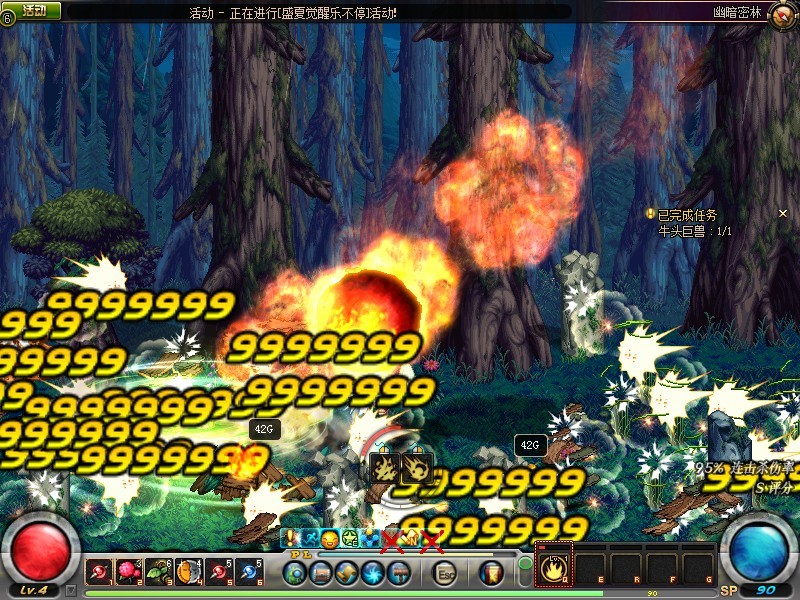Viewport: 800px width, 600px height.
Task: Click the green character info menu button
Action: (295, 573)
